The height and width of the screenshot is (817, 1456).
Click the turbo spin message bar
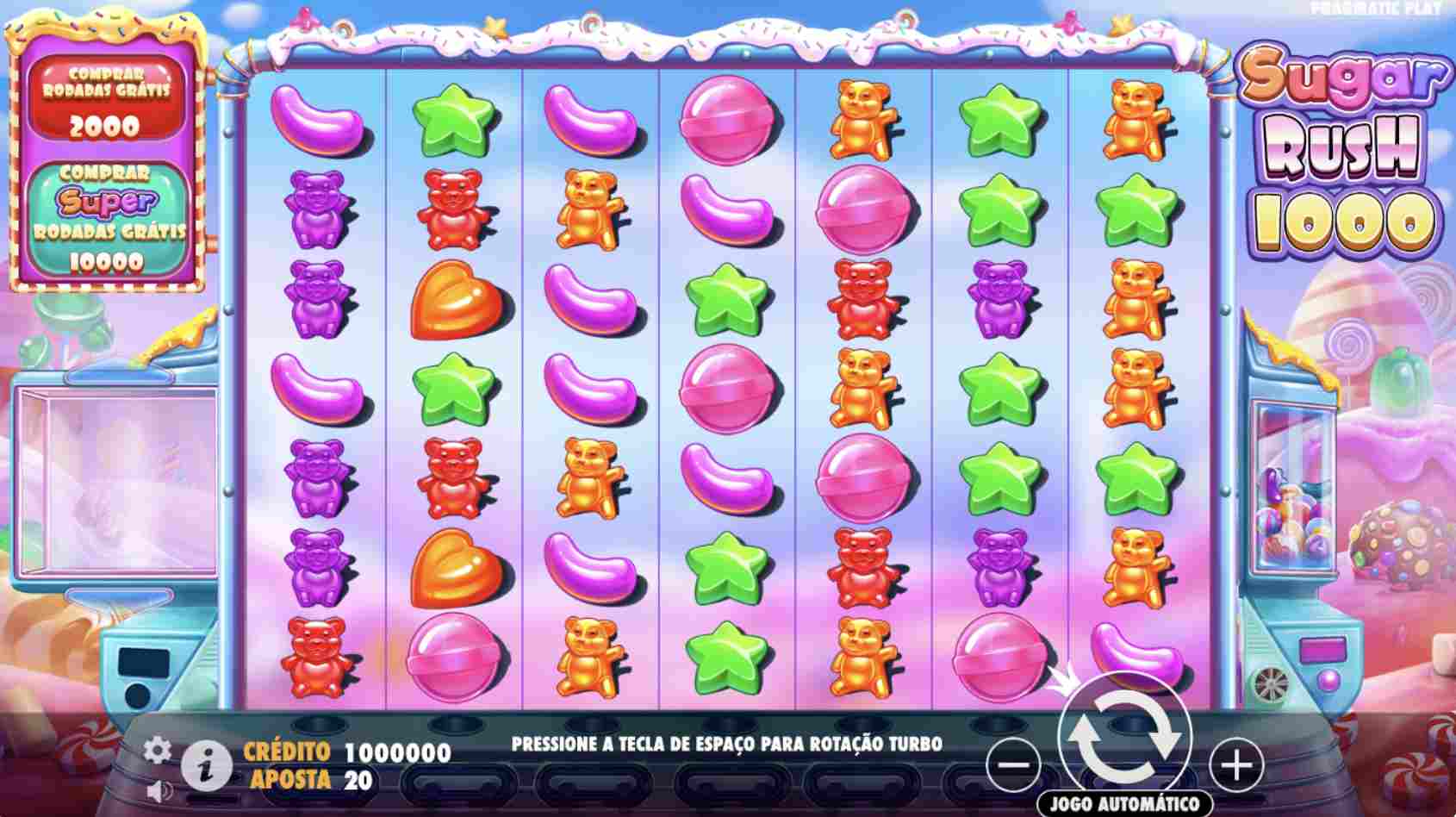coord(728,741)
